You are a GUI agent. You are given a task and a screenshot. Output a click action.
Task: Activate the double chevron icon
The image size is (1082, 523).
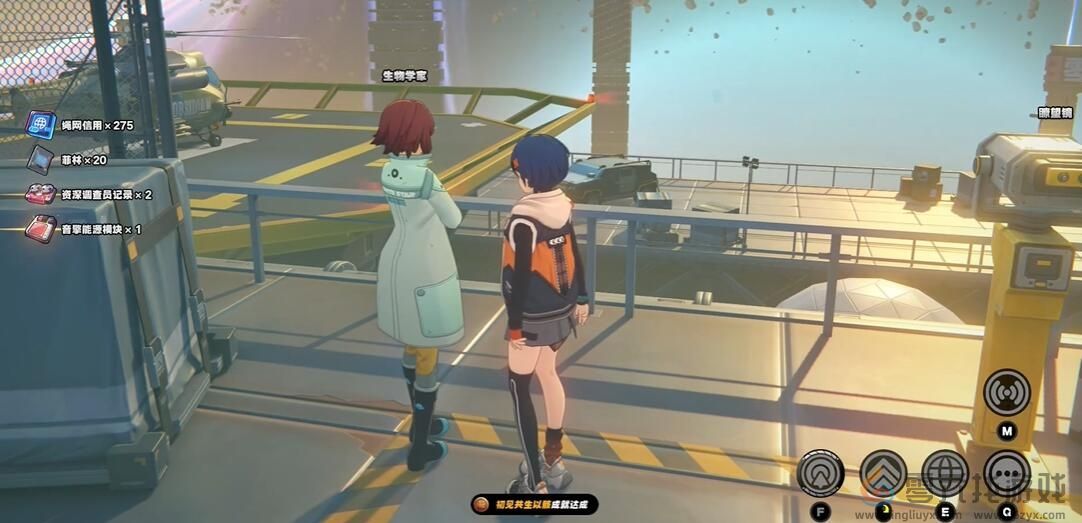(x=883, y=474)
